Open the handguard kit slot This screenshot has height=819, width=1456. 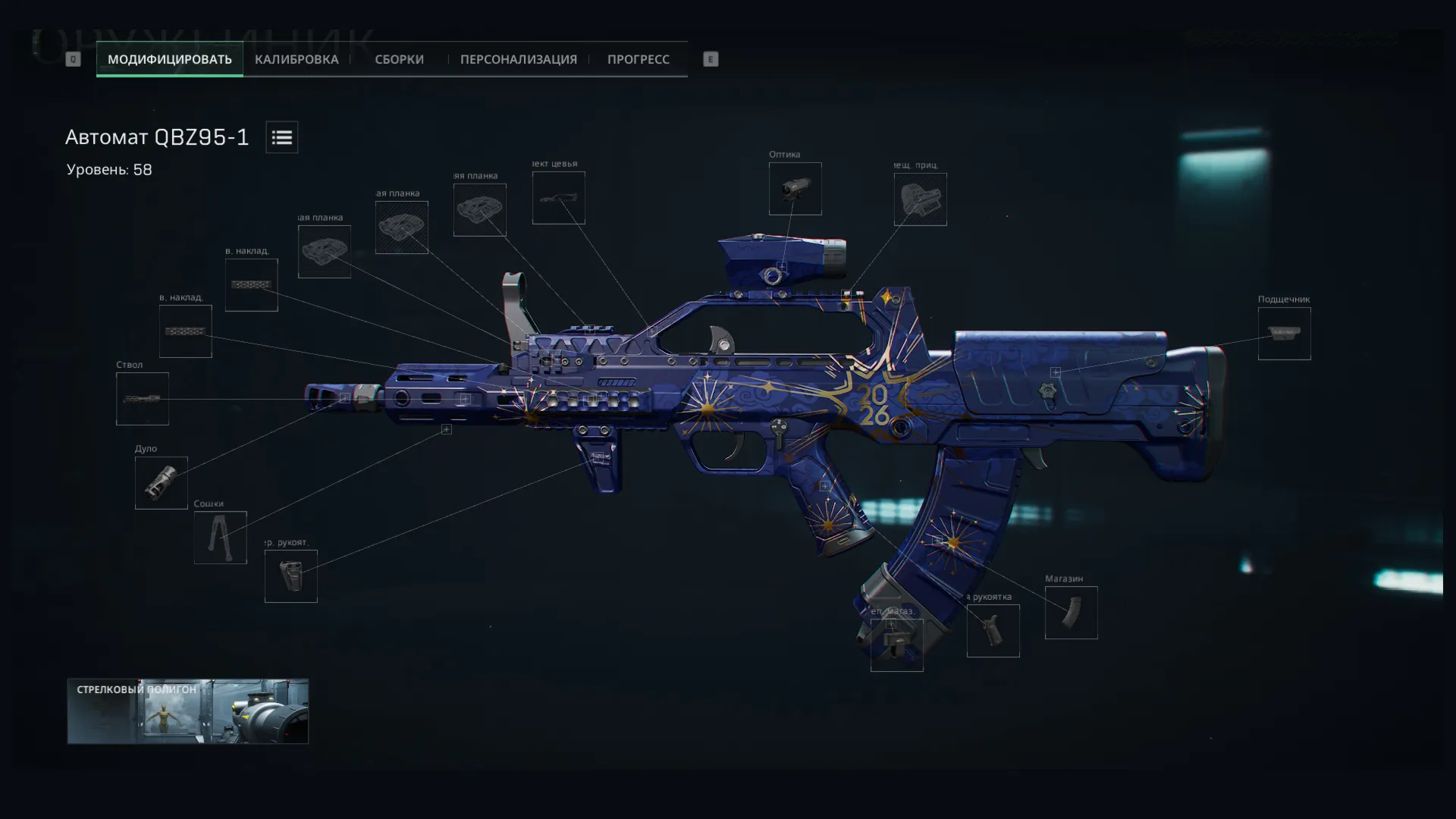[x=558, y=198]
